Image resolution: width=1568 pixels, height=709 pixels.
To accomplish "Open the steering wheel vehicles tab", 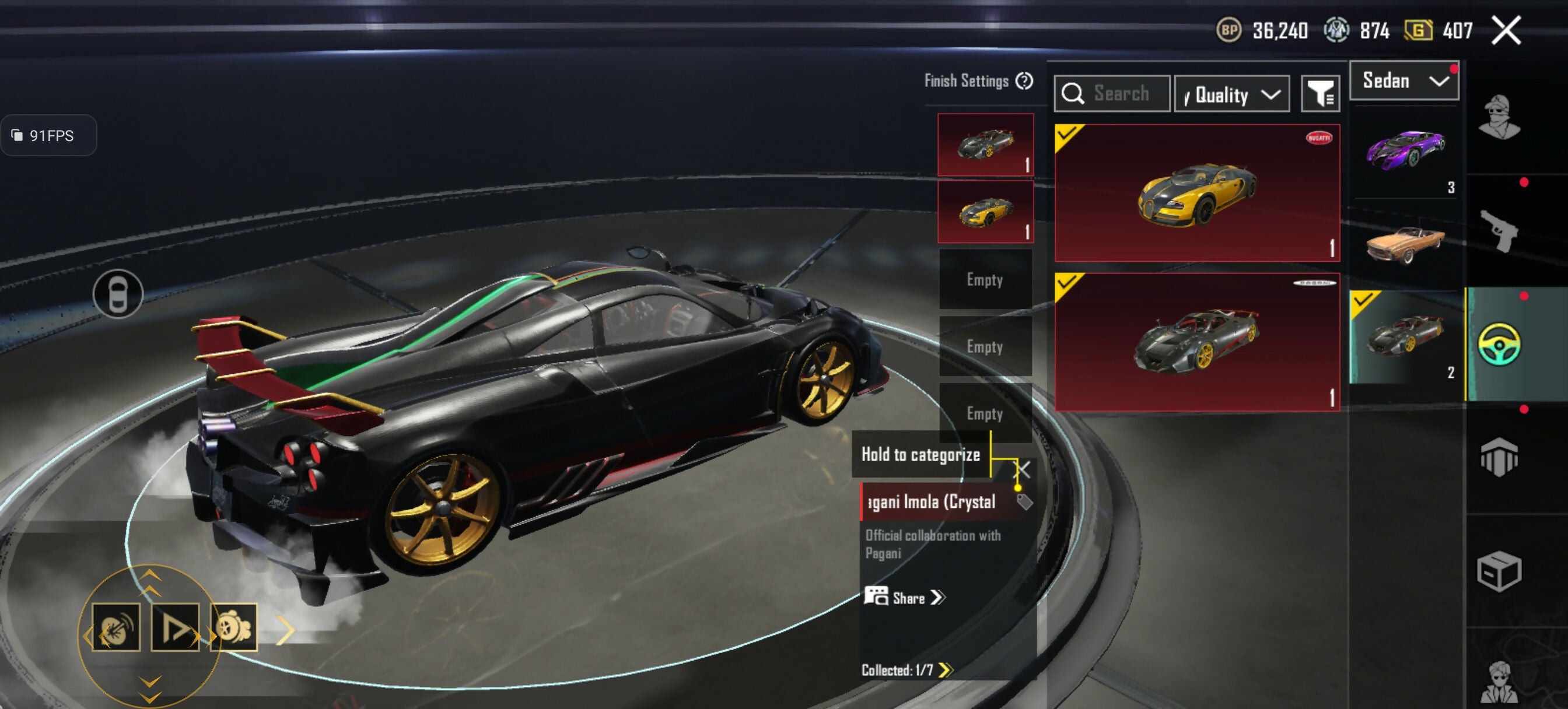I will coord(1499,345).
